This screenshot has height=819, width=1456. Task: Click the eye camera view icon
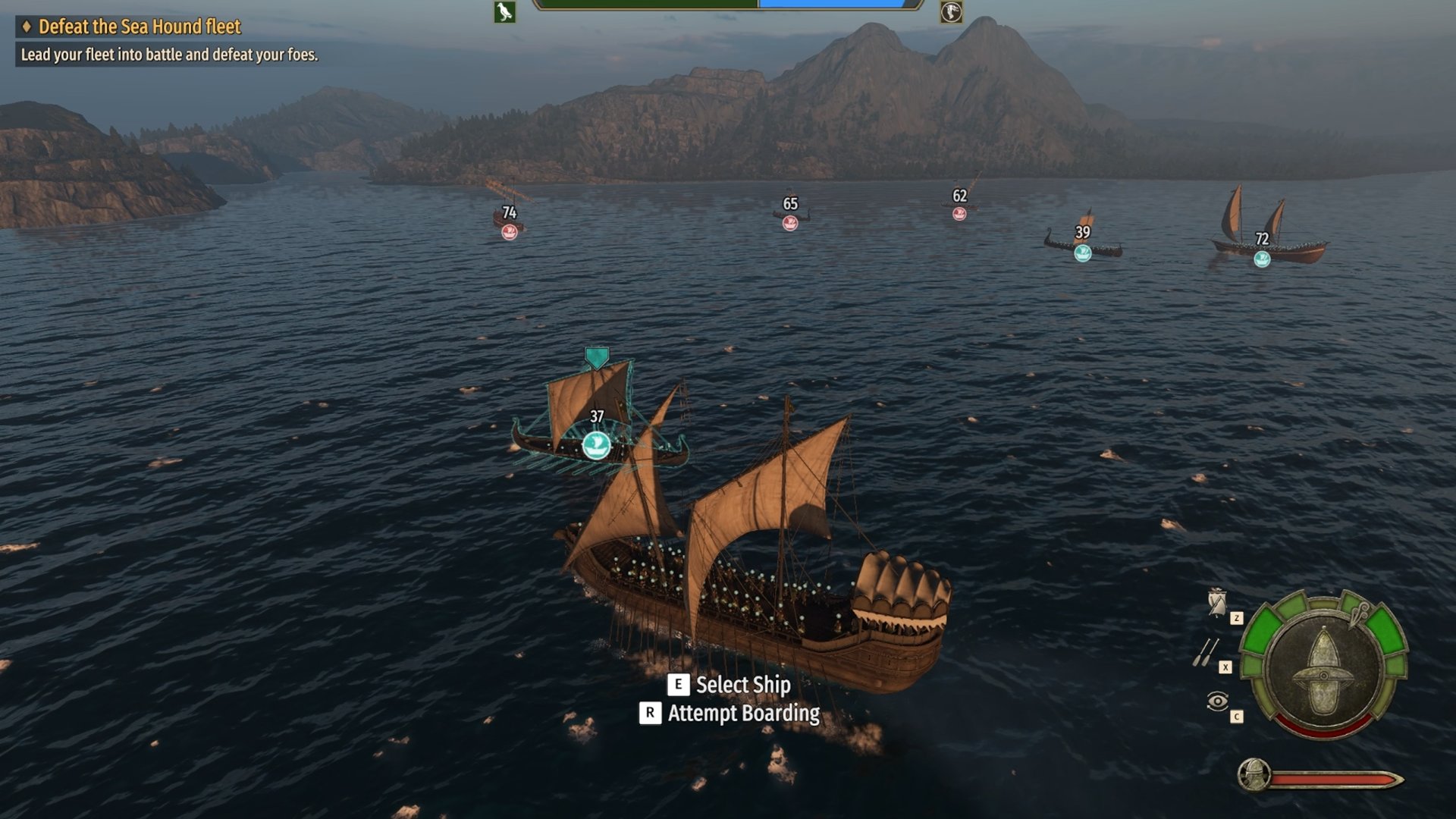click(1217, 701)
